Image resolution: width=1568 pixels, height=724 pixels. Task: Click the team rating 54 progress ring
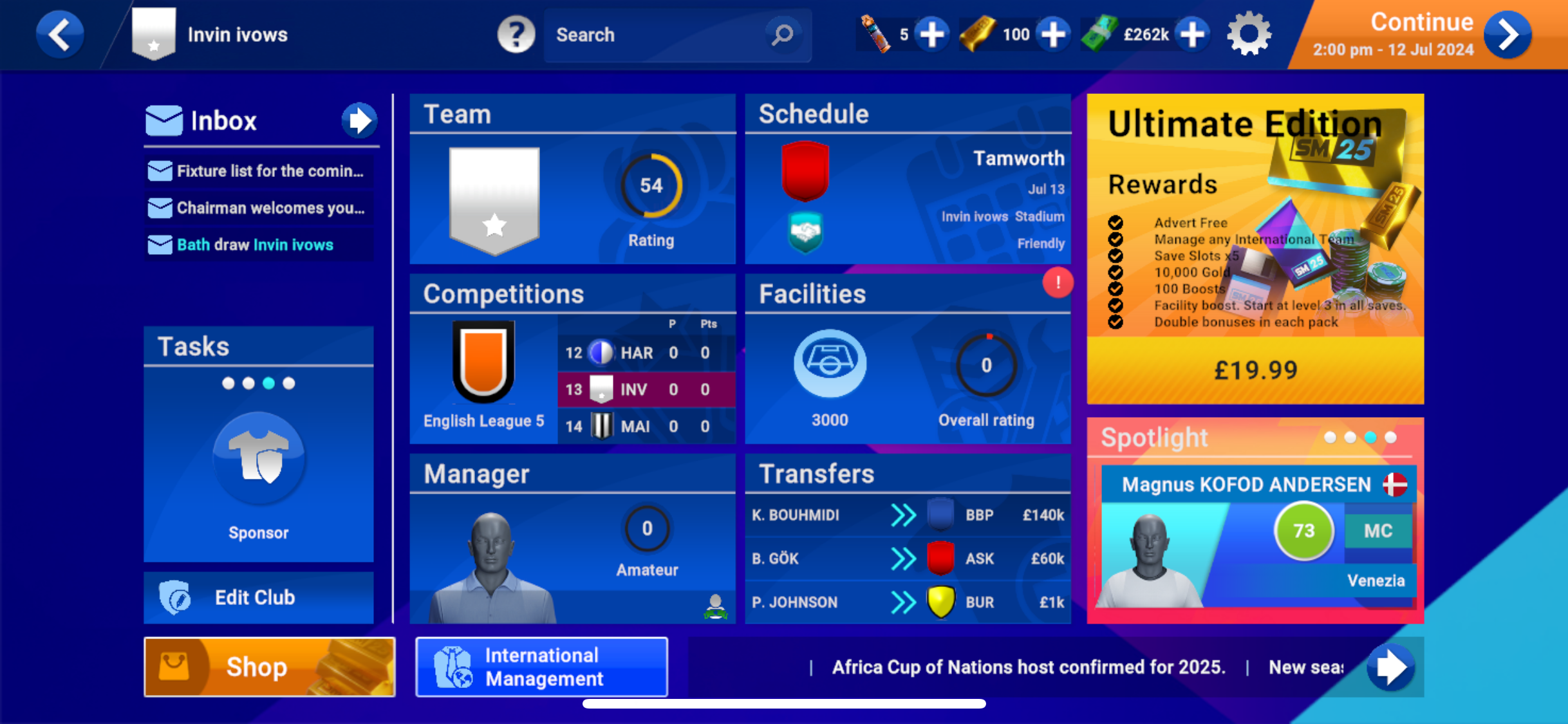[652, 185]
